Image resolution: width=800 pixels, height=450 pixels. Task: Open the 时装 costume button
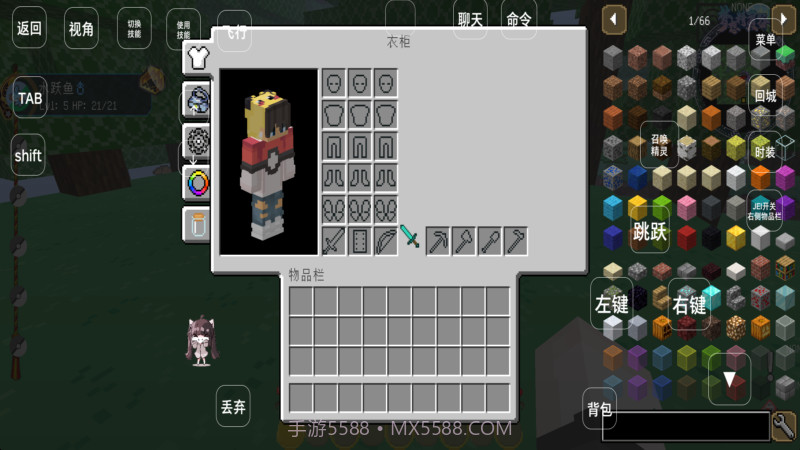[765, 152]
